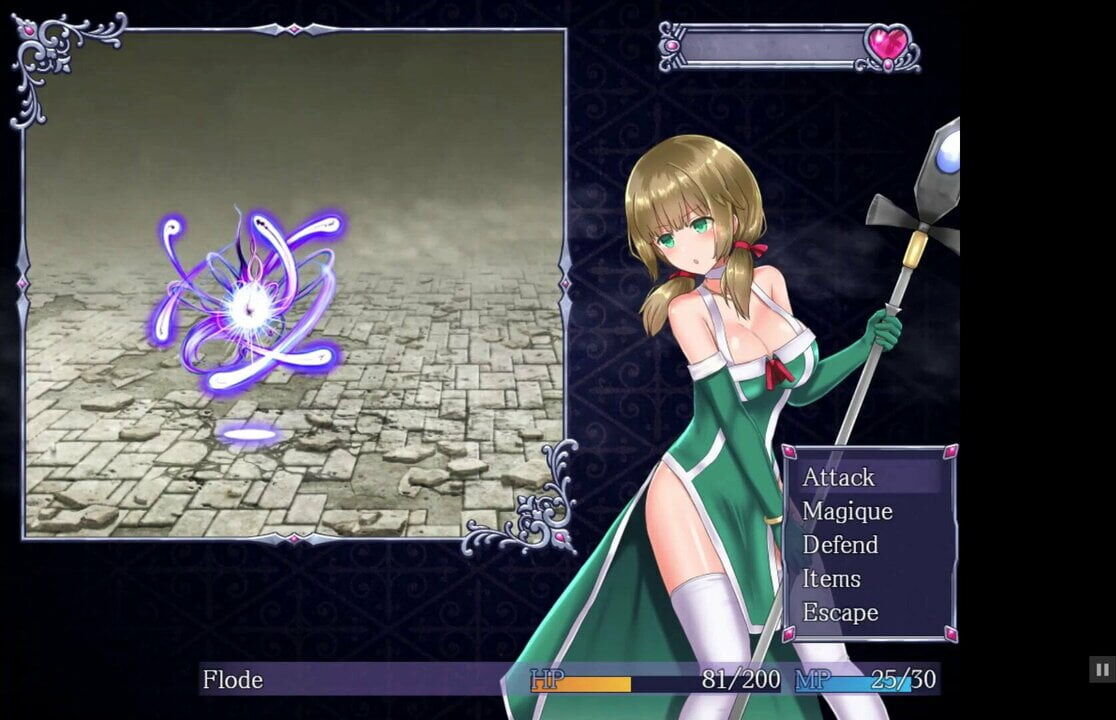Open the Magique spell list
1116x720 pixels.
pyautogui.click(x=847, y=512)
